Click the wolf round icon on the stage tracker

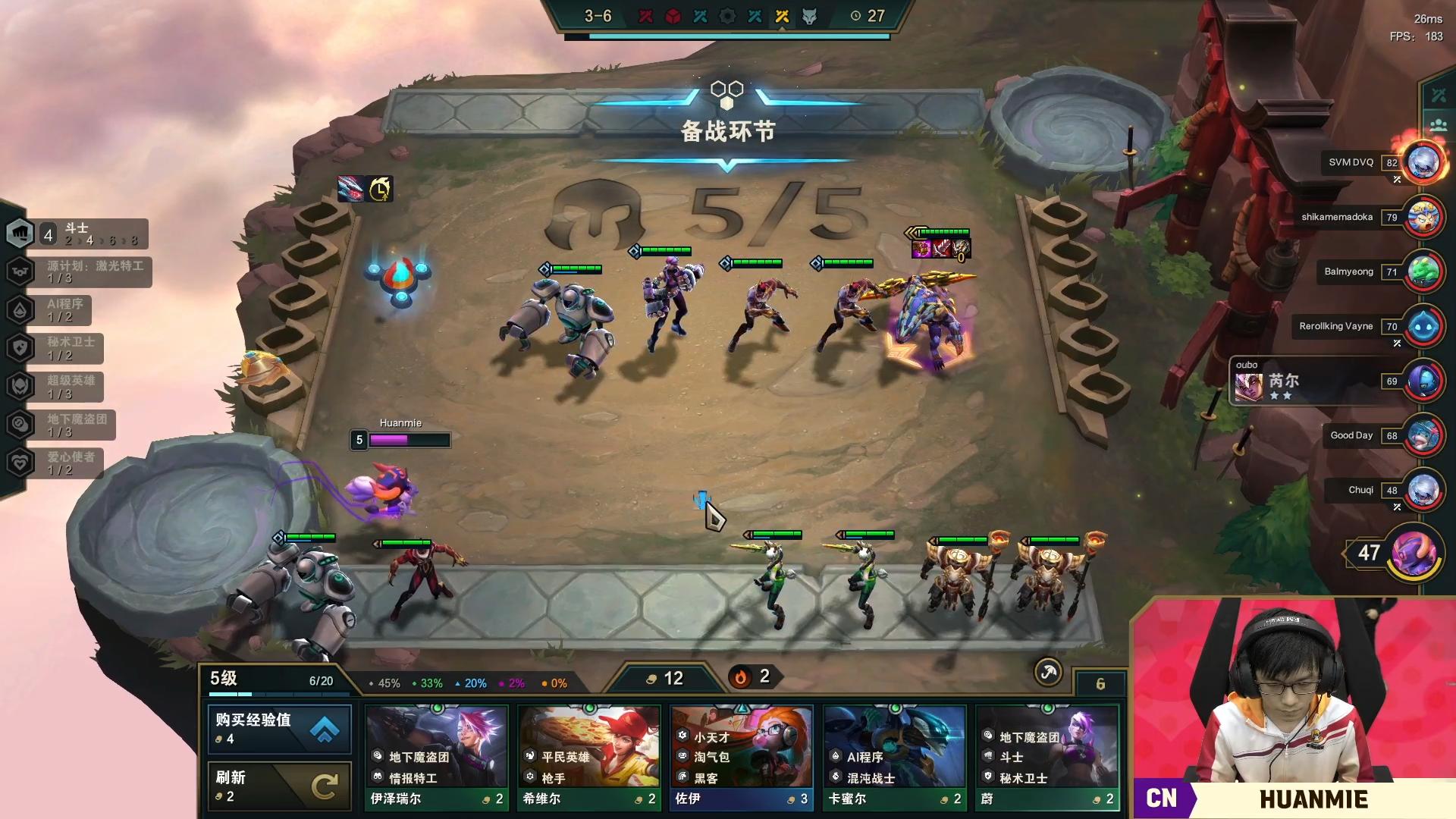[x=808, y=15]
